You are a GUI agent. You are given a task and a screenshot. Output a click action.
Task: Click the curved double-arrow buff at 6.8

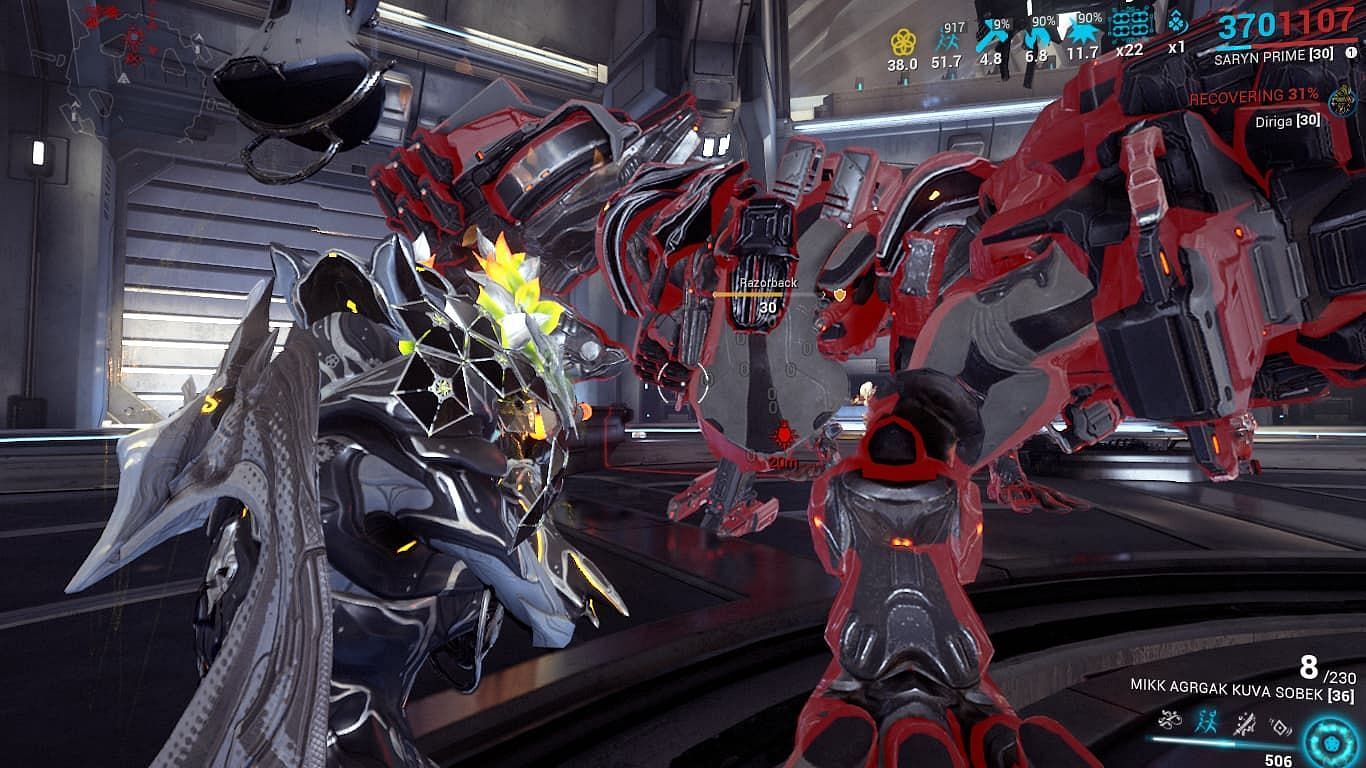(x=1036, y=38)
